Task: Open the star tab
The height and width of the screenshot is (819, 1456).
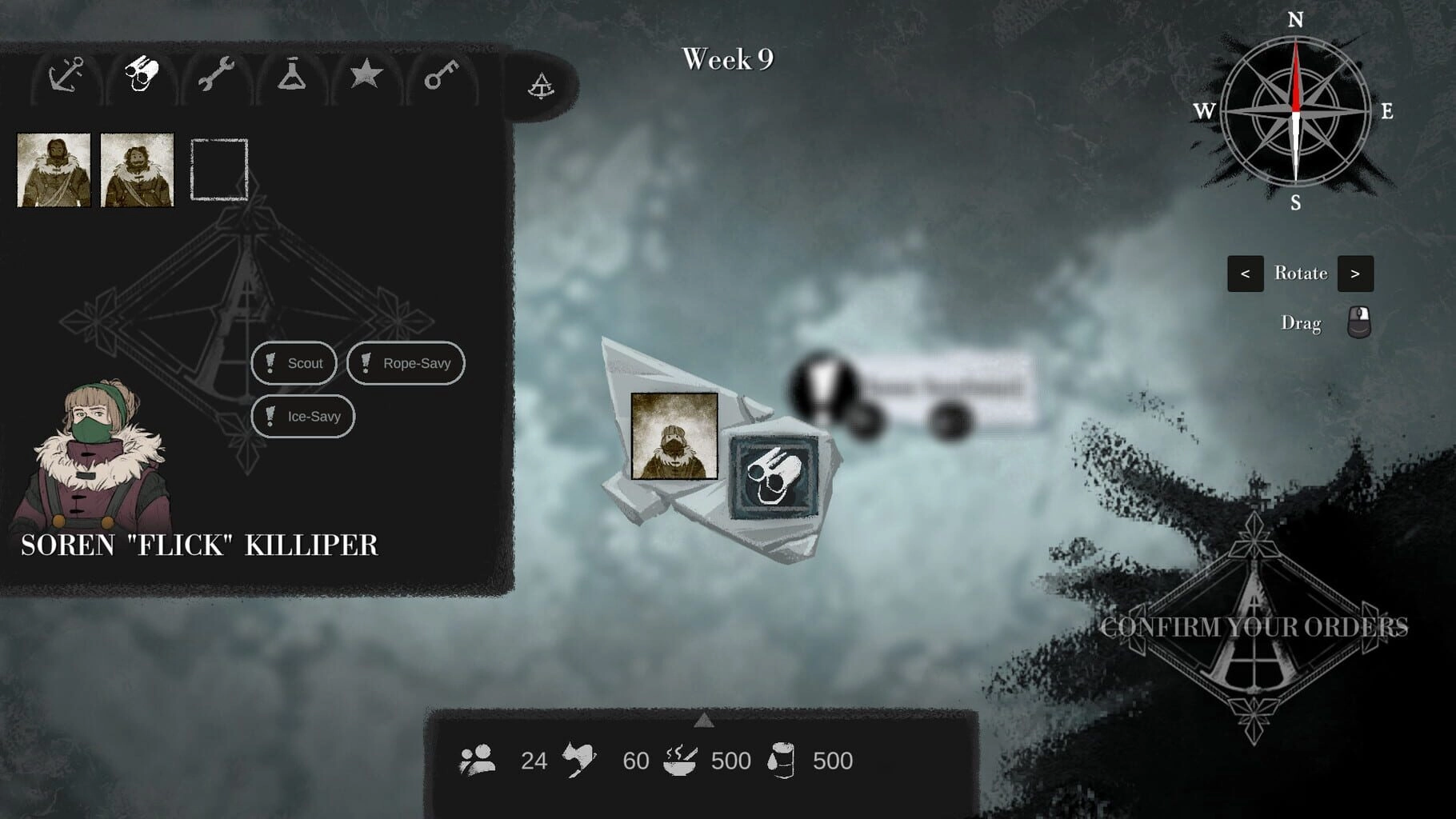Action: pos(366,75)
